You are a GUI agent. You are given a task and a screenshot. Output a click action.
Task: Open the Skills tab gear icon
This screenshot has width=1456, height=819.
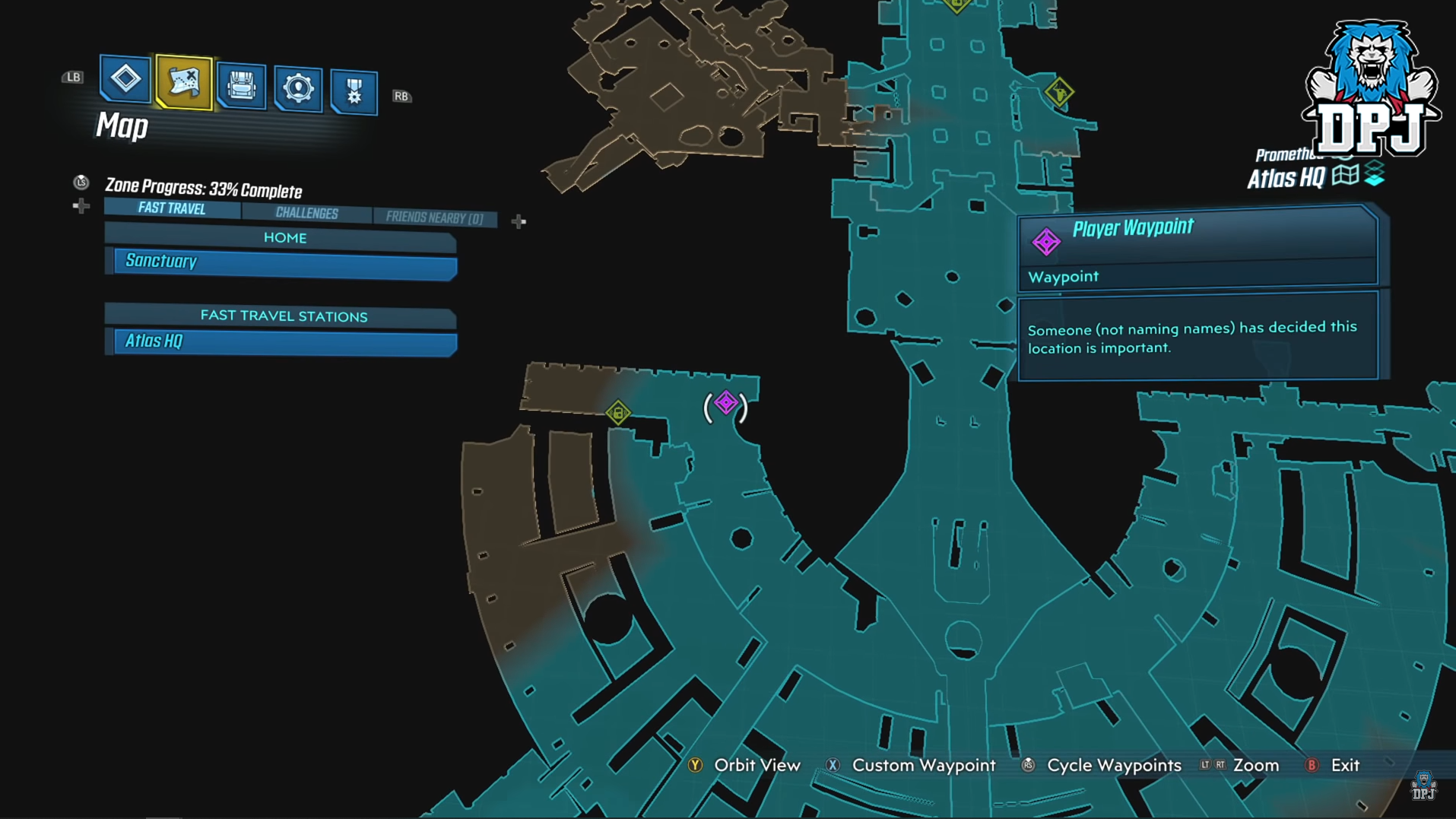click(297, 89)
